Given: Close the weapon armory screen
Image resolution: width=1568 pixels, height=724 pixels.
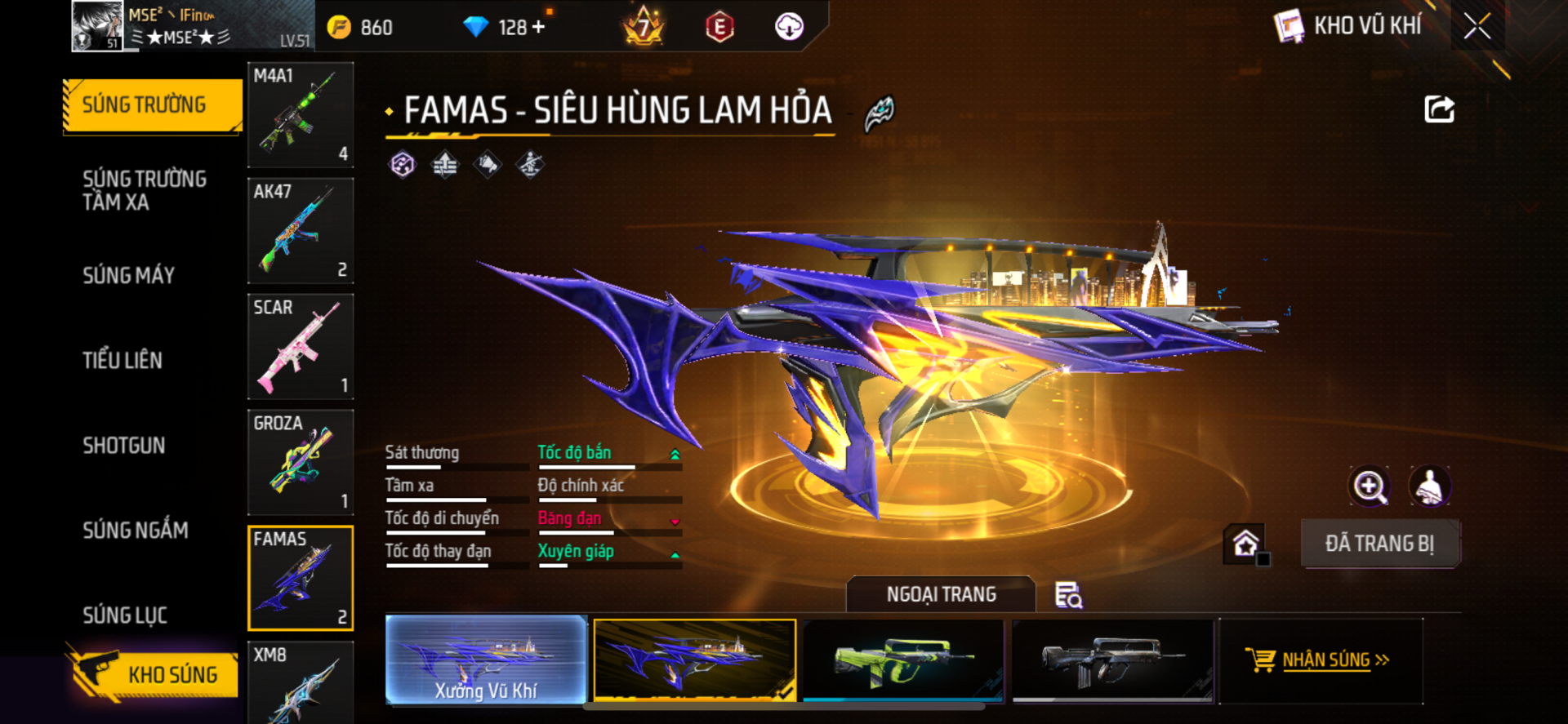Looking at the screenshot, I should [1477, 26].
